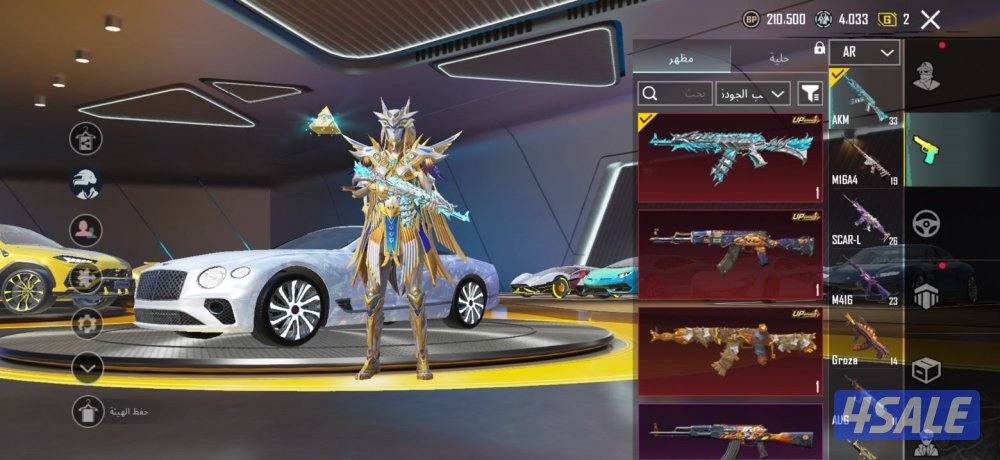Open the box-shaped inventory category

(927, 370)
